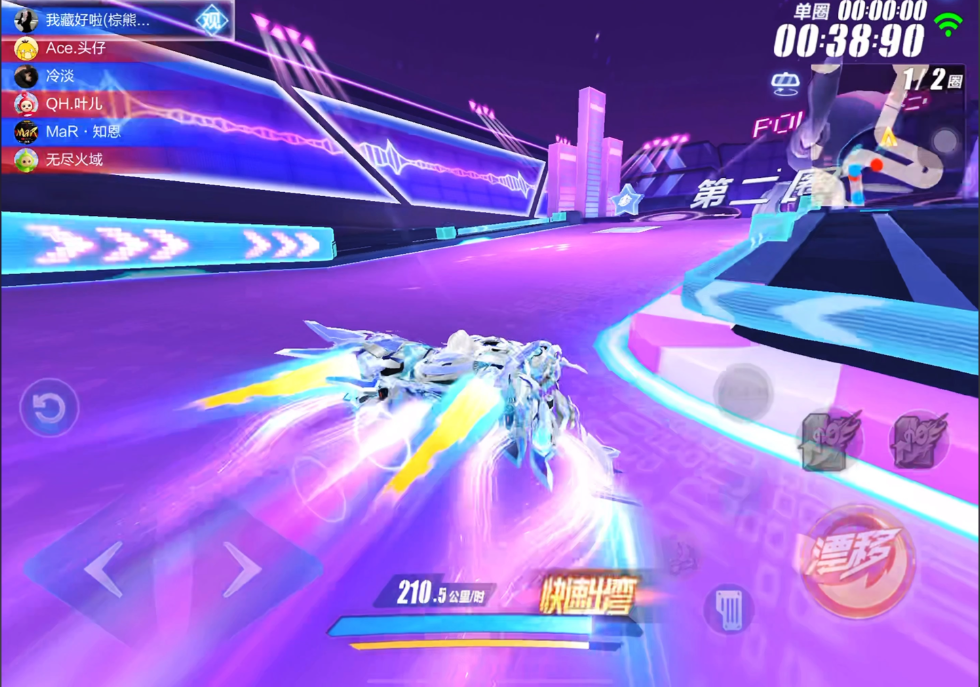Steer right with the right arrow
The width and height of the screenshot is (980, 687).
point(241,571)
